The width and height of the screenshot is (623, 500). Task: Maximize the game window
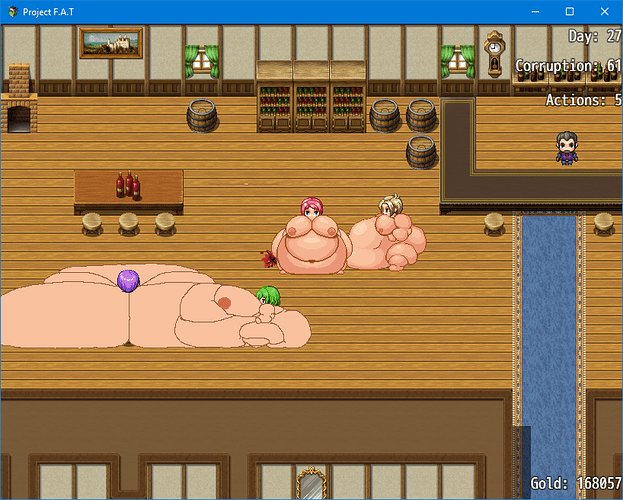click(x=570, y=11)
